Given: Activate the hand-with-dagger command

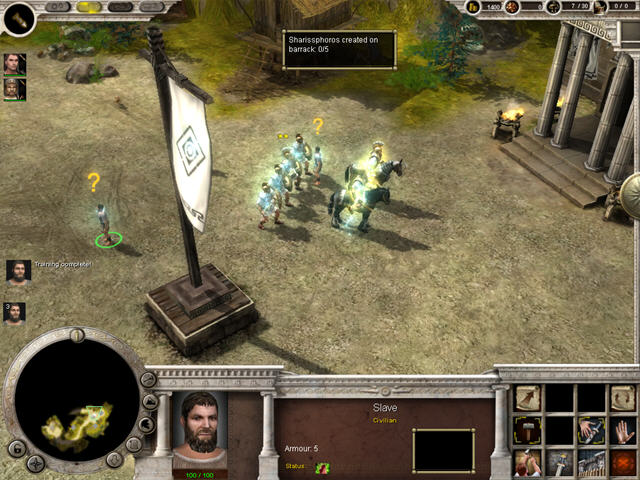Looking at the screenshot, I should point(592,431).
